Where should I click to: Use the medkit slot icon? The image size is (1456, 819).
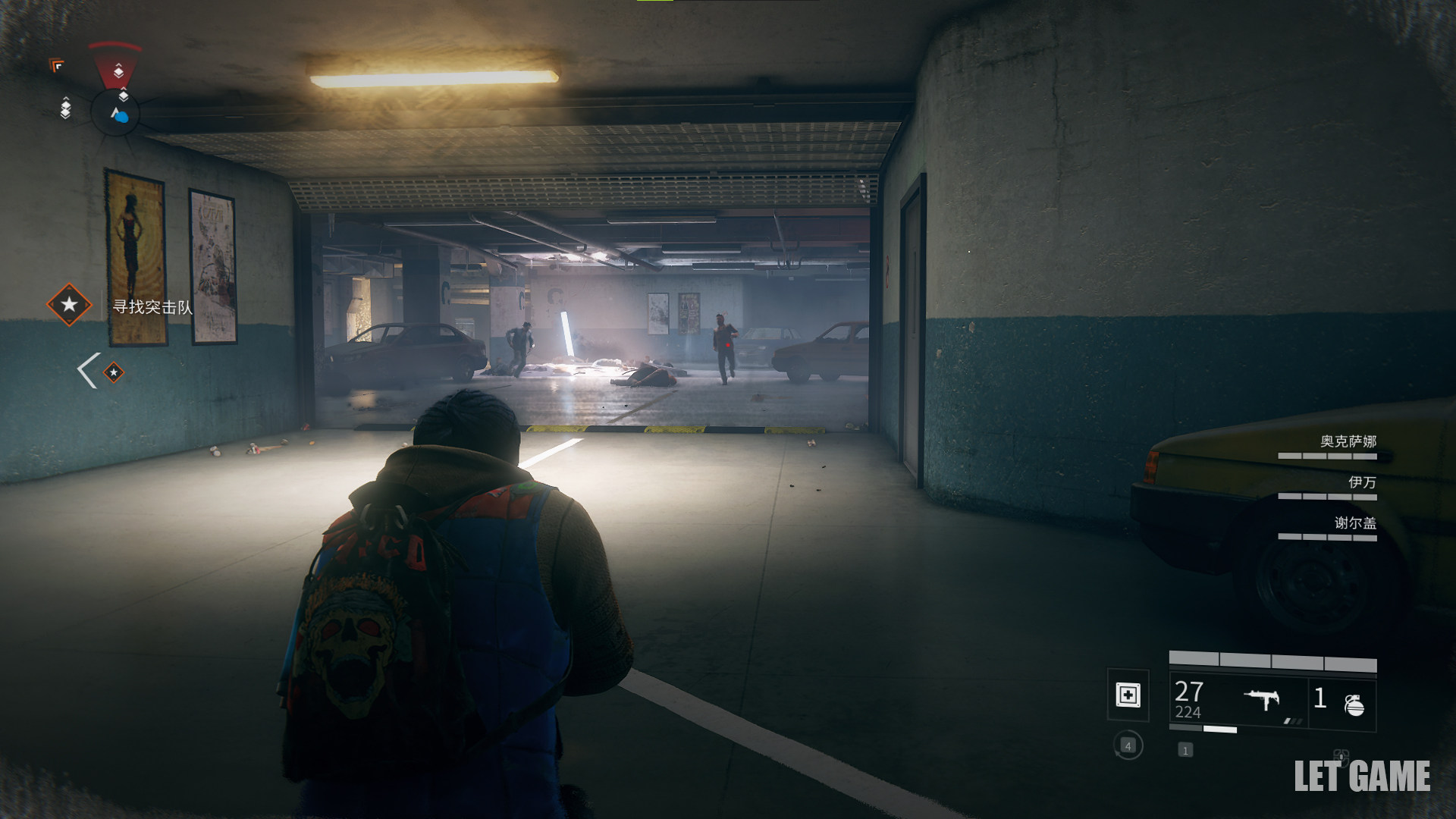(1128, 695)
